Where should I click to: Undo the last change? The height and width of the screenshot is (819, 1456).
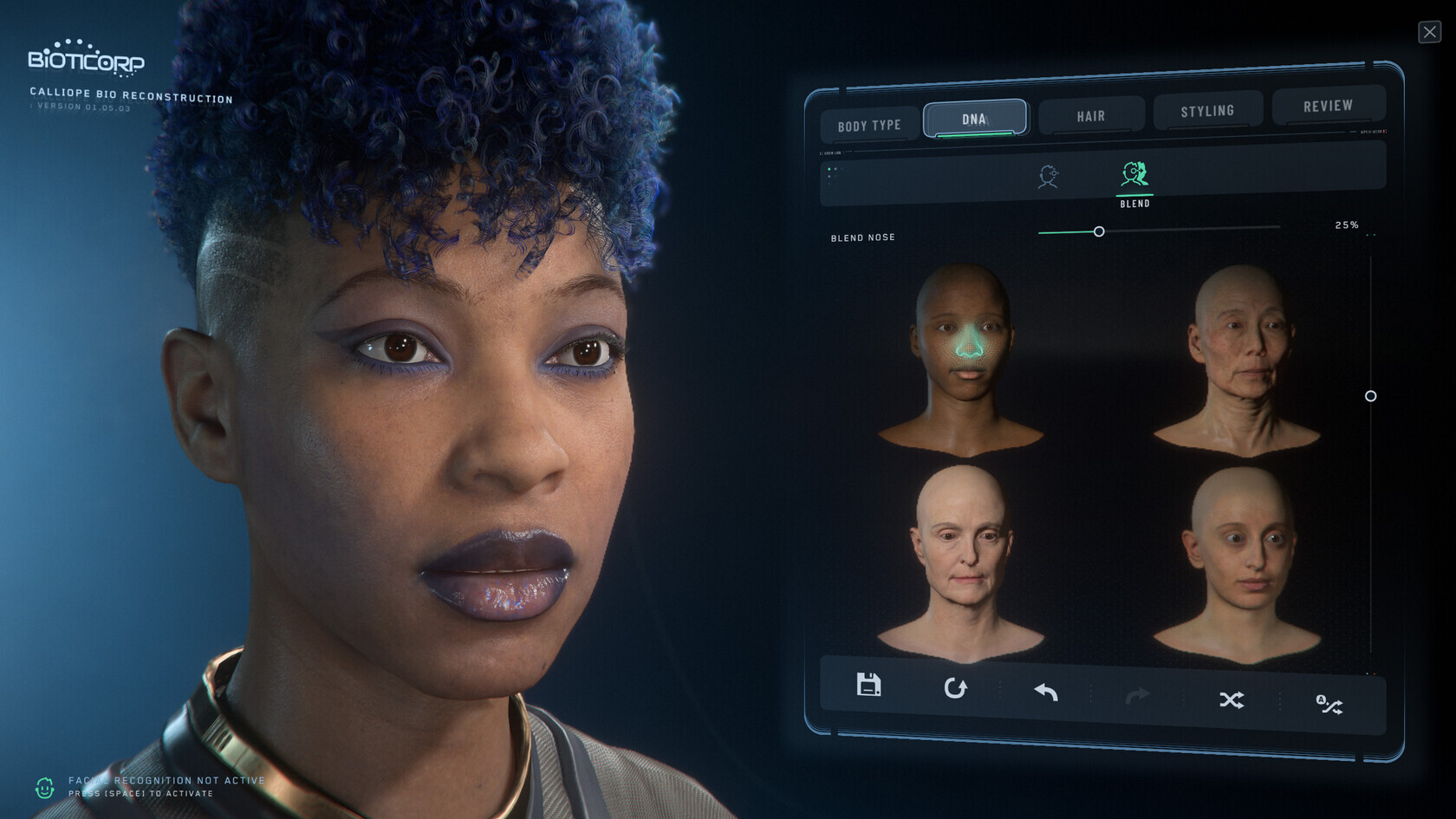click(x=1046, y=692)
